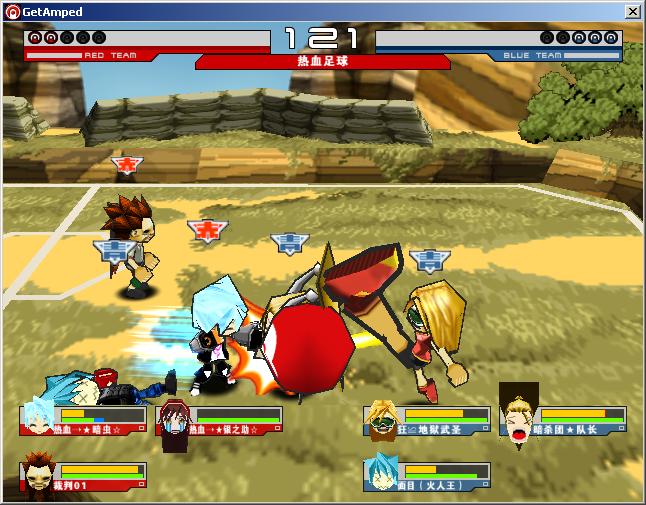This screenshot has height=505, width=646.
Task: Open the GetAmped title bar icon menu
Action: [x=12, y=11]
